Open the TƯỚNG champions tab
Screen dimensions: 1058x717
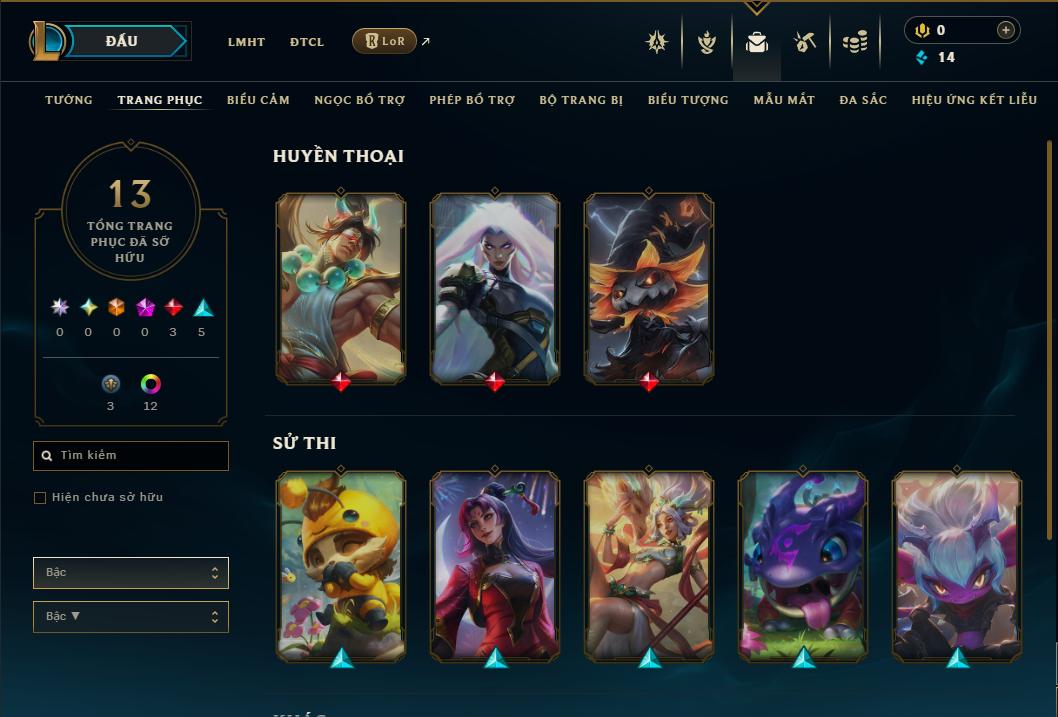69,100
